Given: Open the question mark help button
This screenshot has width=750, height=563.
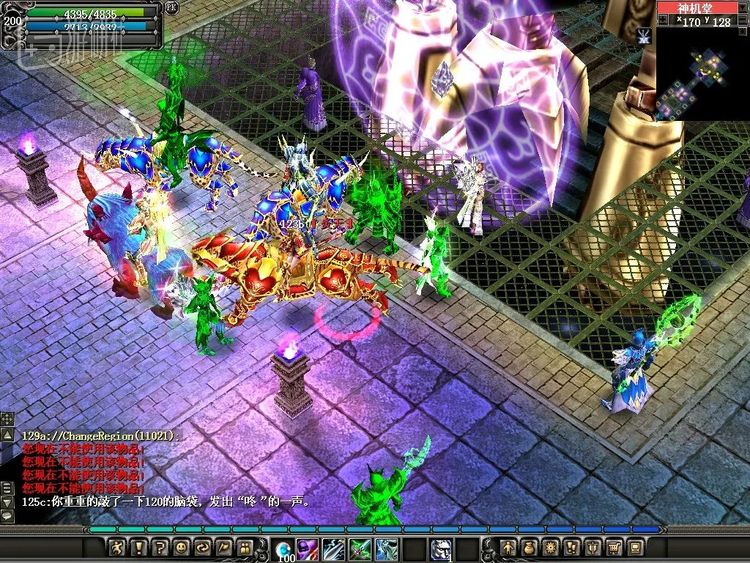Looking at the screenshot, I should click(x=158, y=548).
